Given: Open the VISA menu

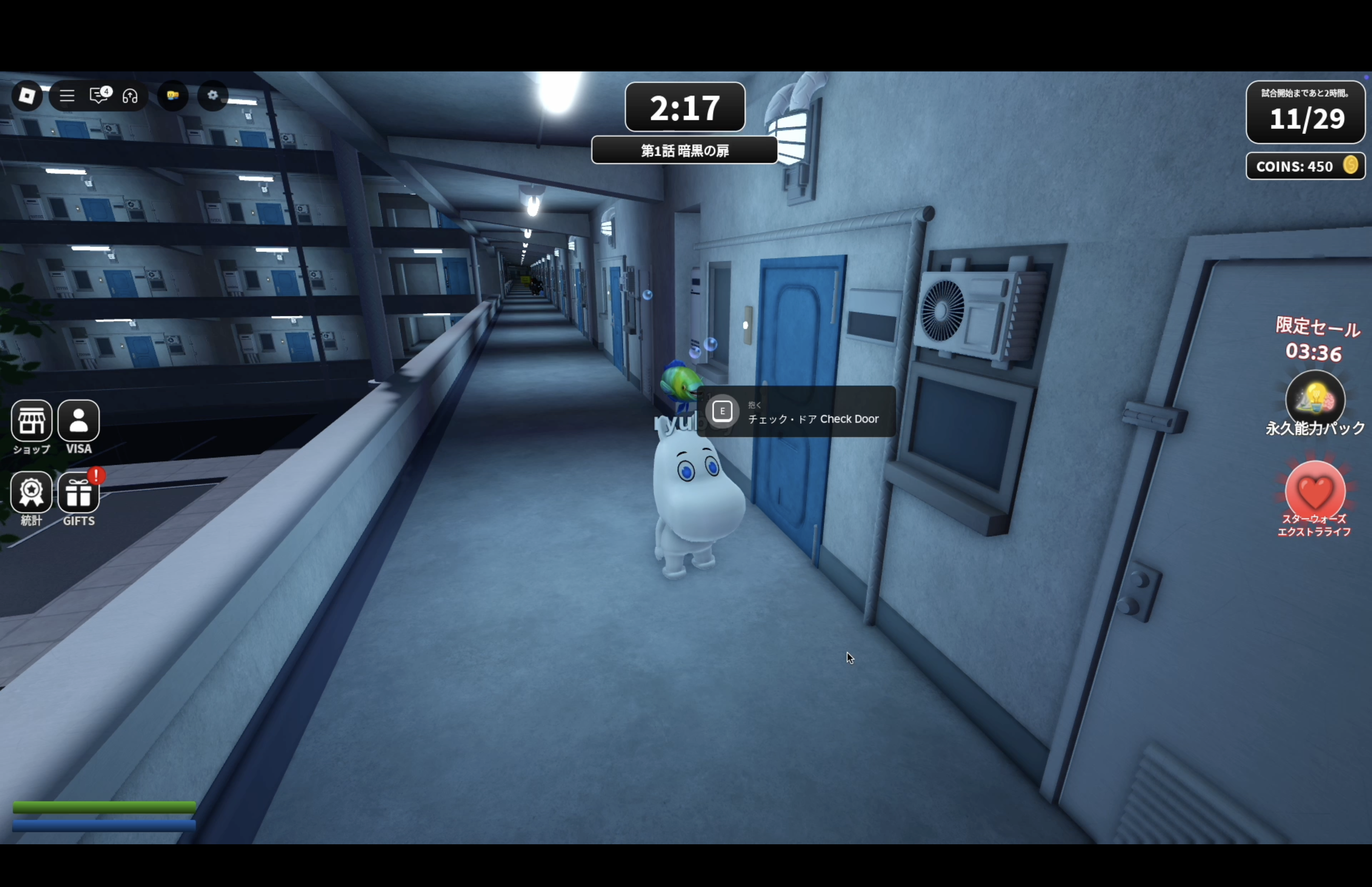Looking at the screenshot, I should (x=79, y=421).
